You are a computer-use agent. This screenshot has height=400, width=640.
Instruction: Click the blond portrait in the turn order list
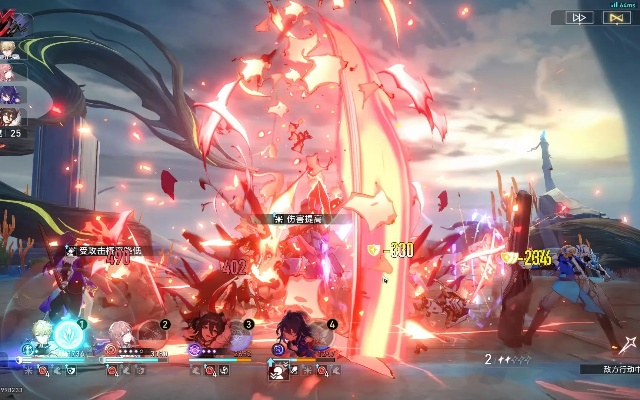(11, 51)
